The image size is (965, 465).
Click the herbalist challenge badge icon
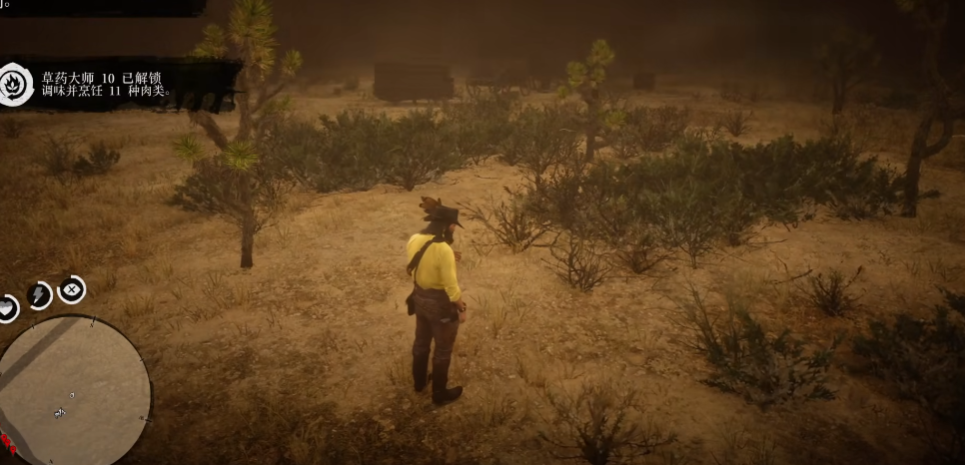click(16, 84)
